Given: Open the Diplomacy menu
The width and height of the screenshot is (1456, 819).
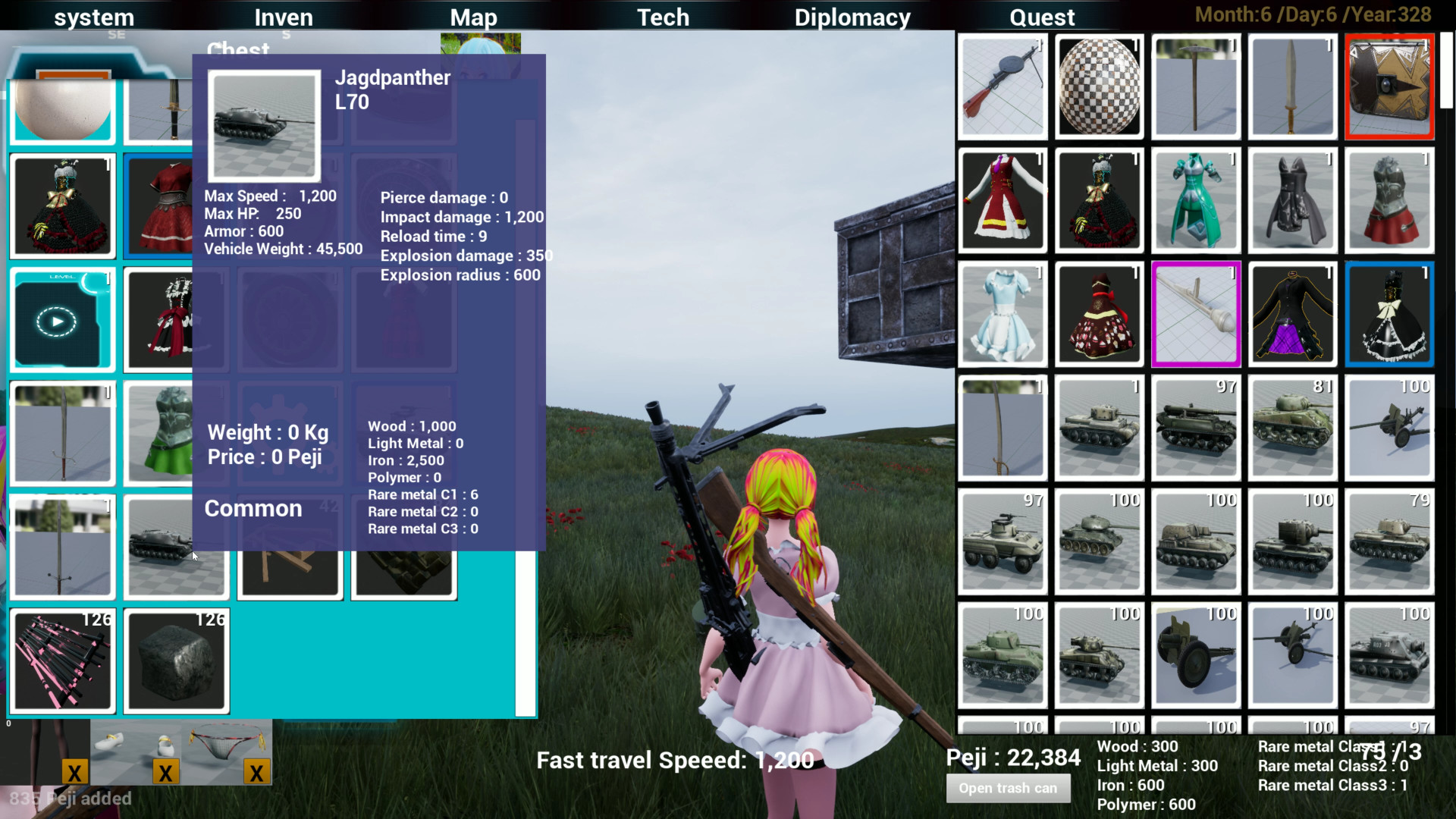Looking at the screenshot, I should tap(852, 17).
